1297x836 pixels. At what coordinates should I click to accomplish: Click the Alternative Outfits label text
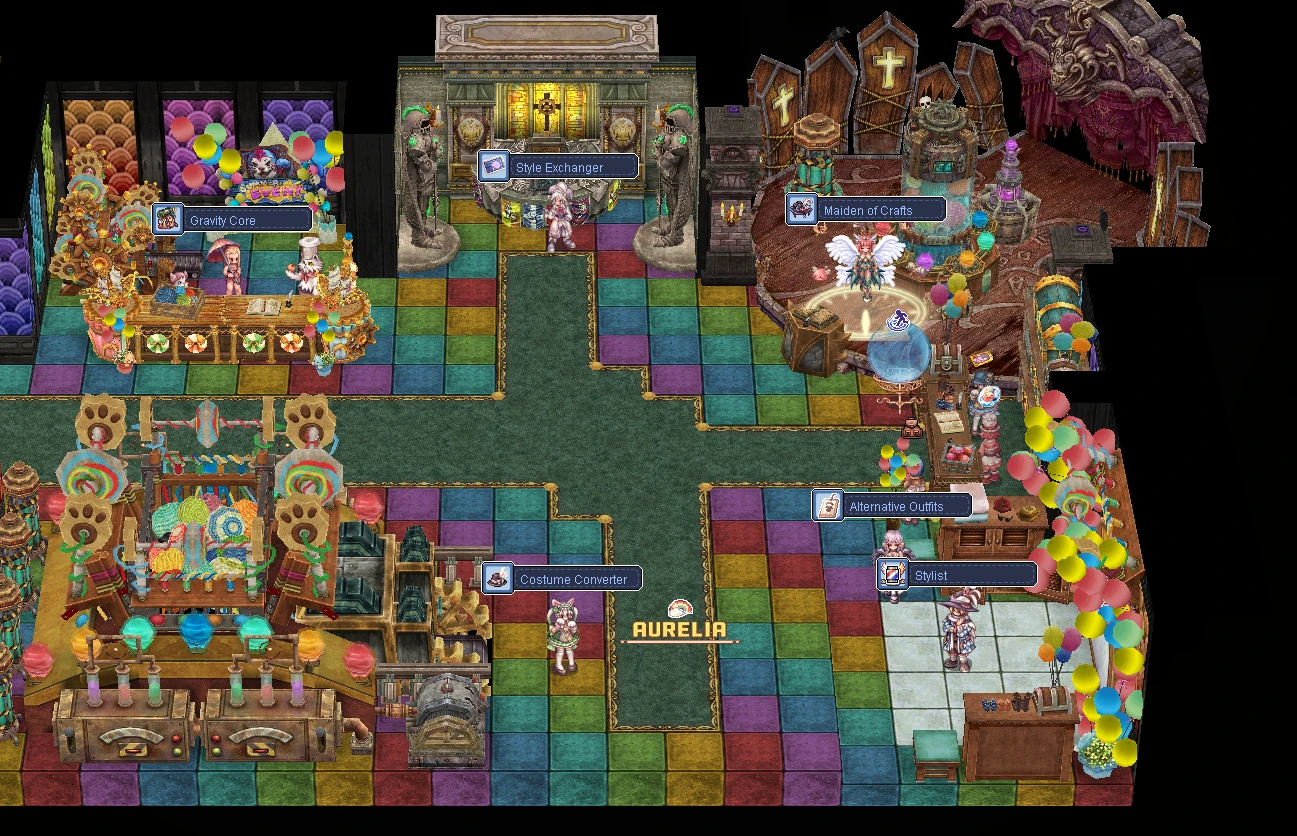[x=898, y=506]
